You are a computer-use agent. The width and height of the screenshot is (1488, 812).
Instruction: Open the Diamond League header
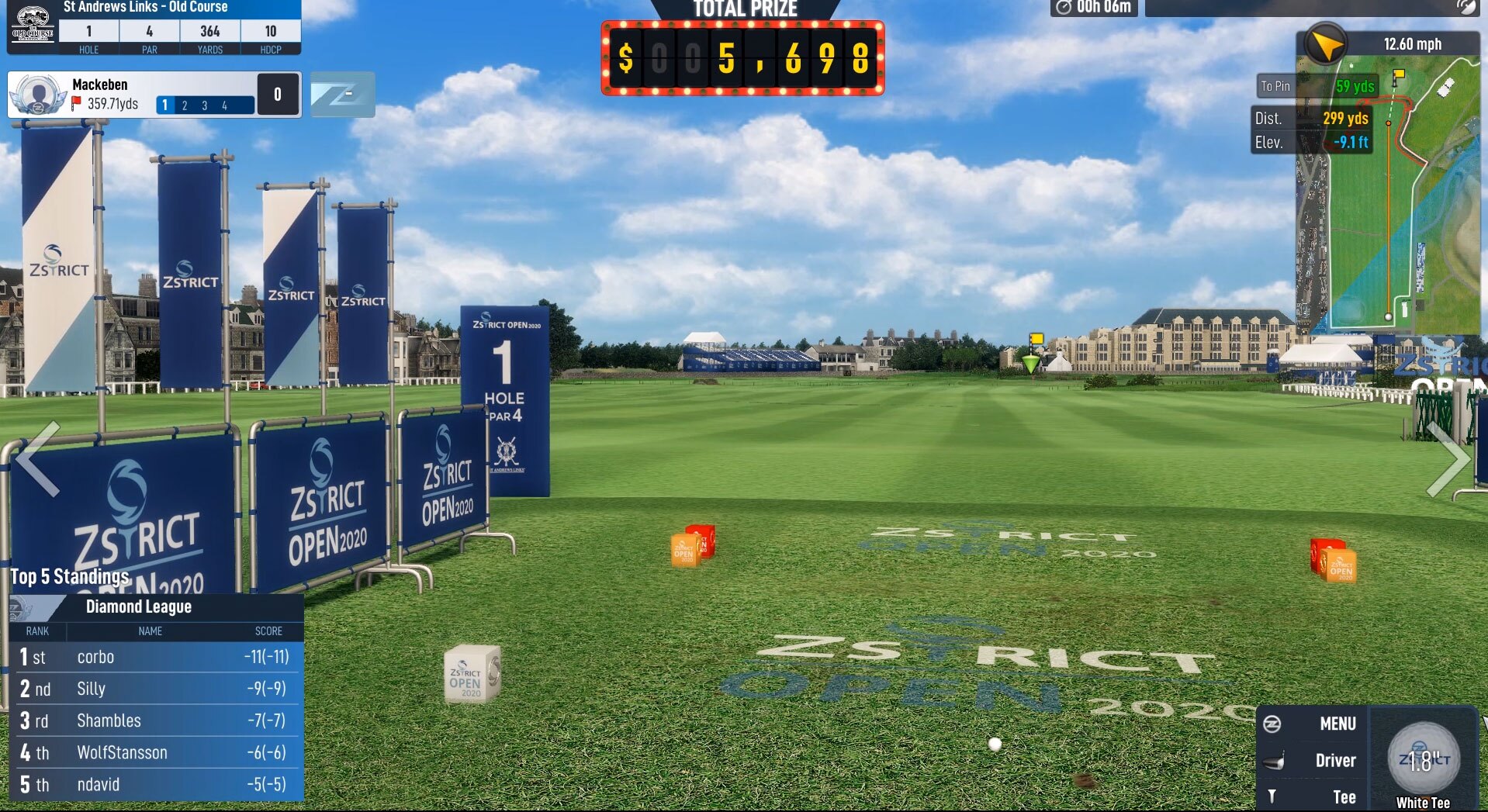coord(155,606)
